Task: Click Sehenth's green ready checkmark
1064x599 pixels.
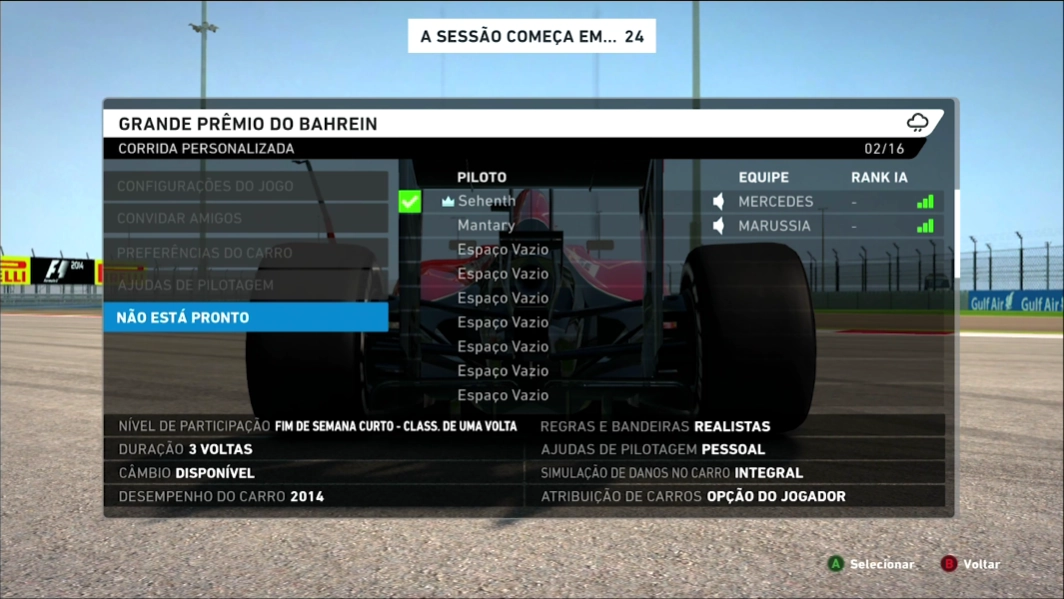Action: click(x=410, y=201)
